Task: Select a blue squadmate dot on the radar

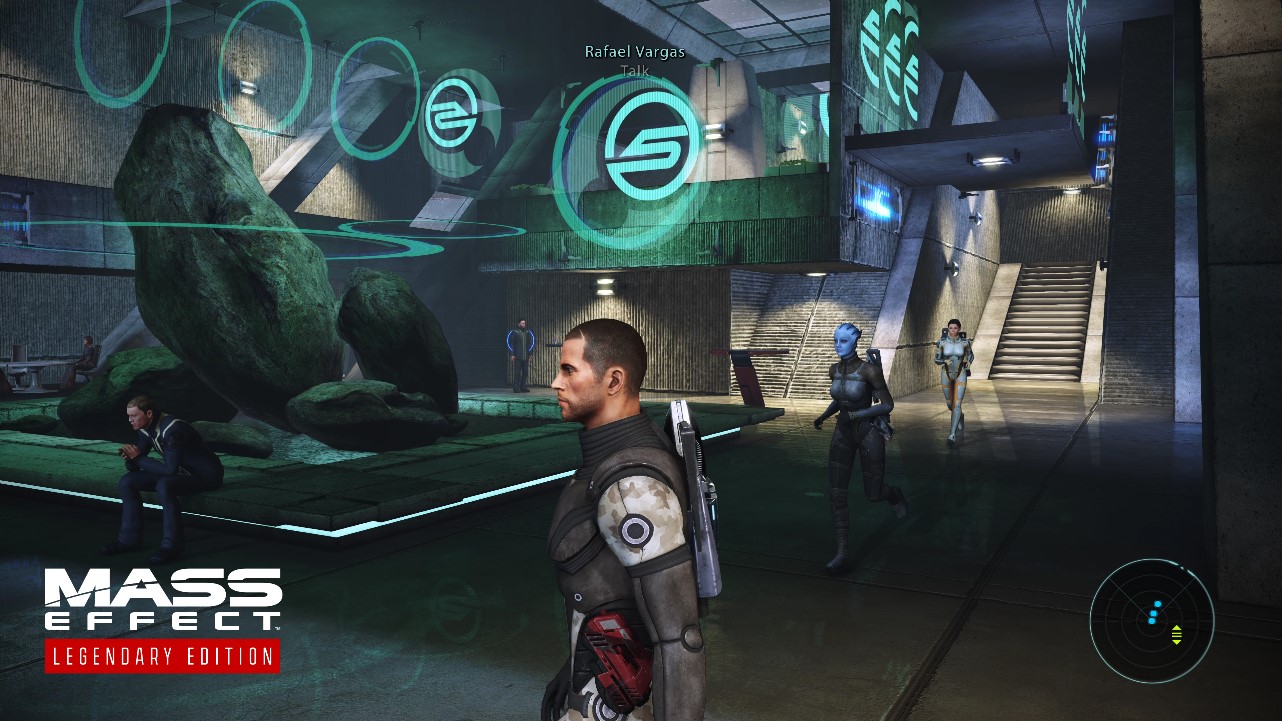Action: (x=1153, y=612)
